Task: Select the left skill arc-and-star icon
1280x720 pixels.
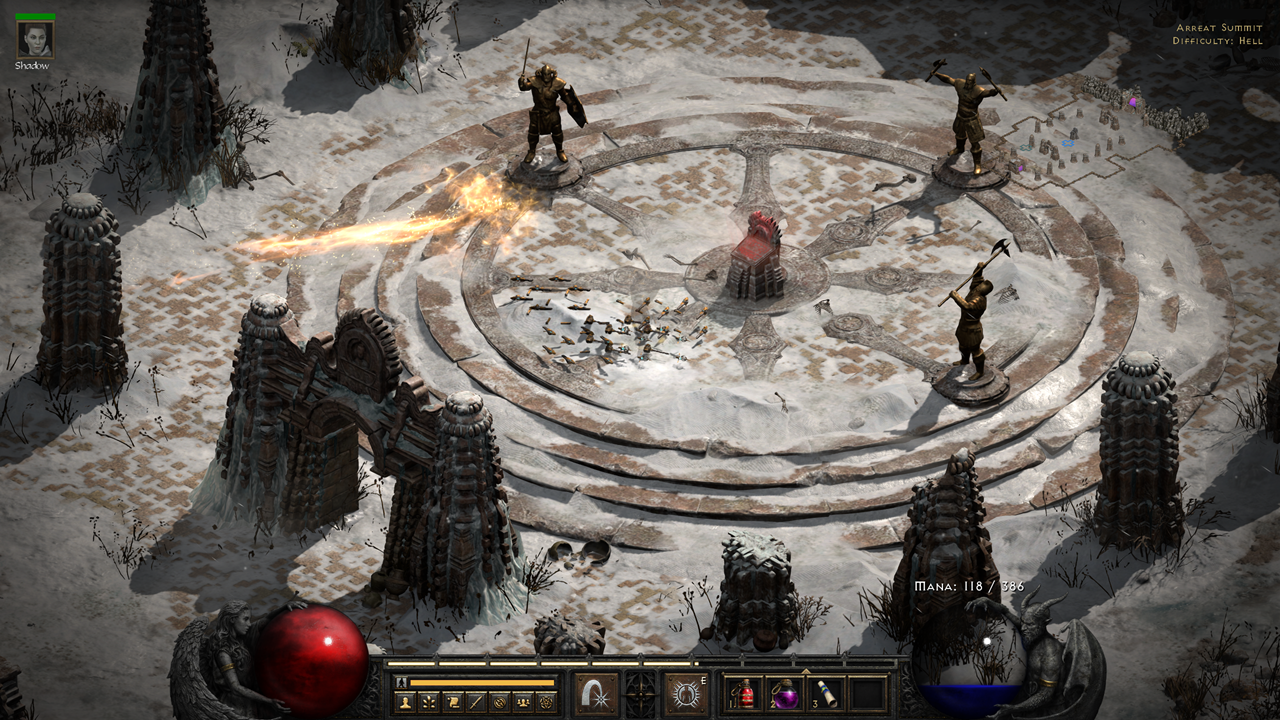Action: point(596,693)
